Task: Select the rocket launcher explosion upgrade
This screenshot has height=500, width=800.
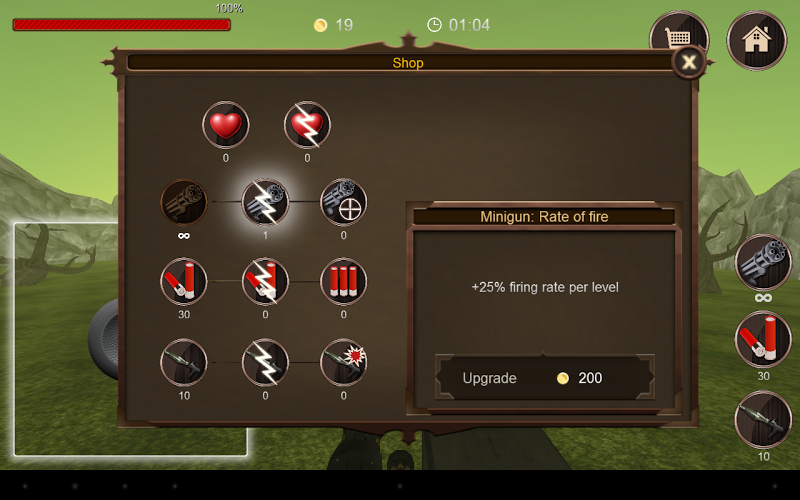Action: click(x=343, y=362)
